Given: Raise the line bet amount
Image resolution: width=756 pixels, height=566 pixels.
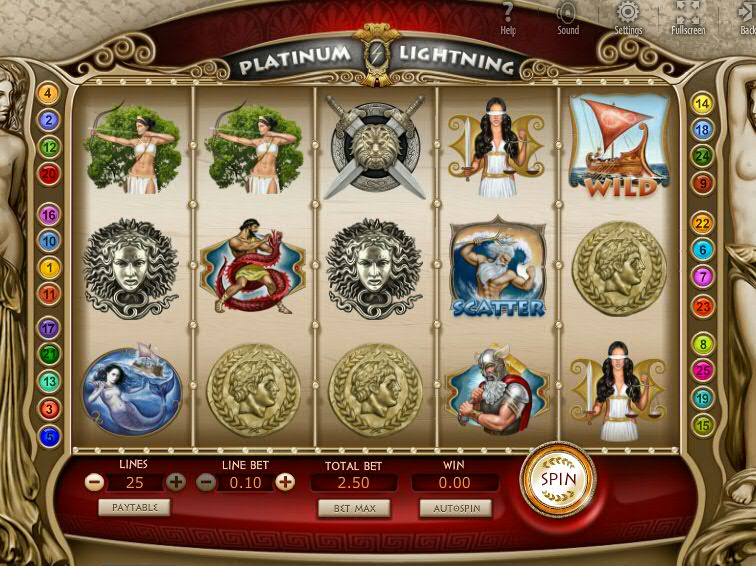Looking at the screenshot, I should pos(285,482).
